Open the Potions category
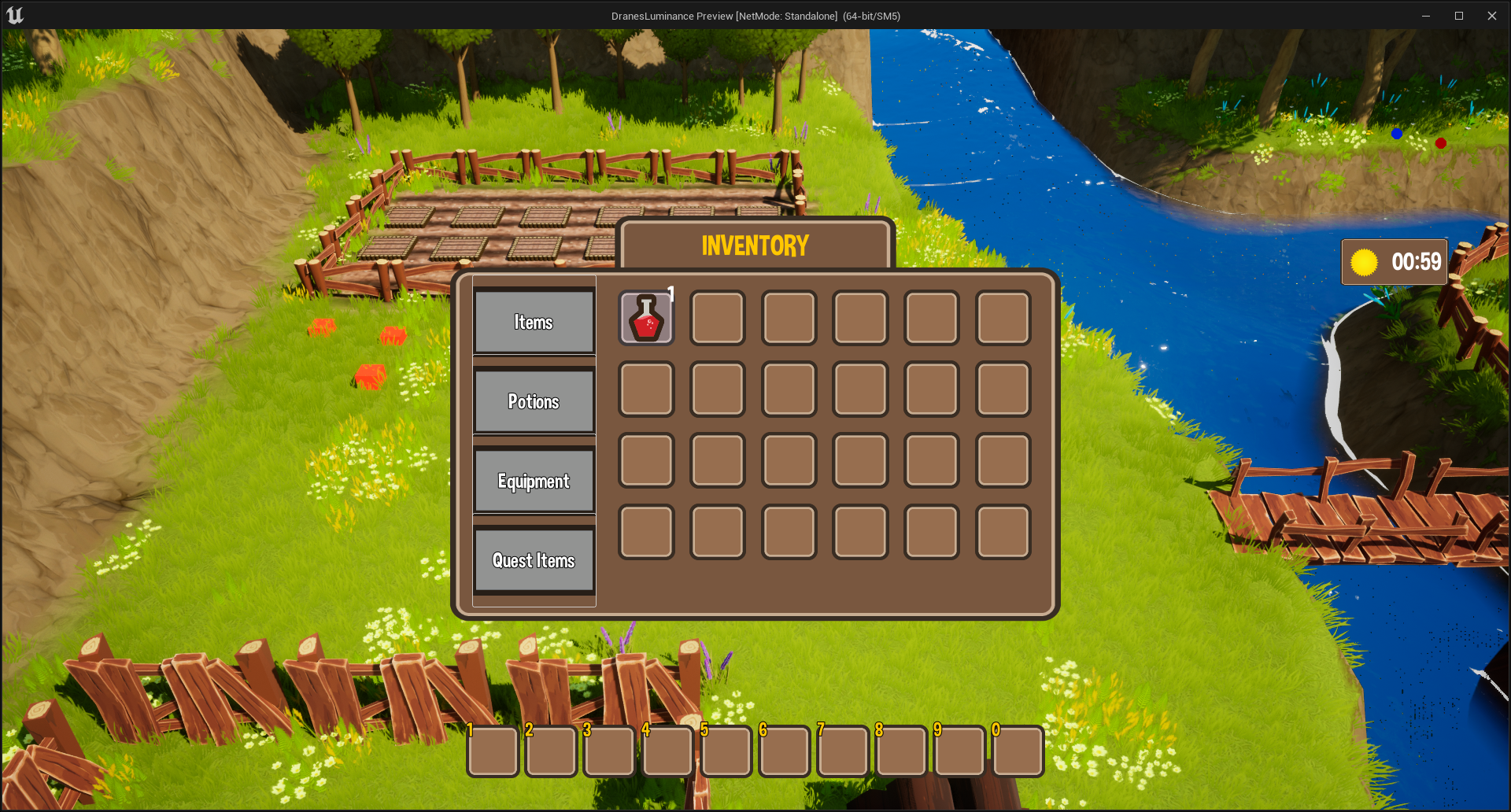1511x812 pixels. click(534, 402)
